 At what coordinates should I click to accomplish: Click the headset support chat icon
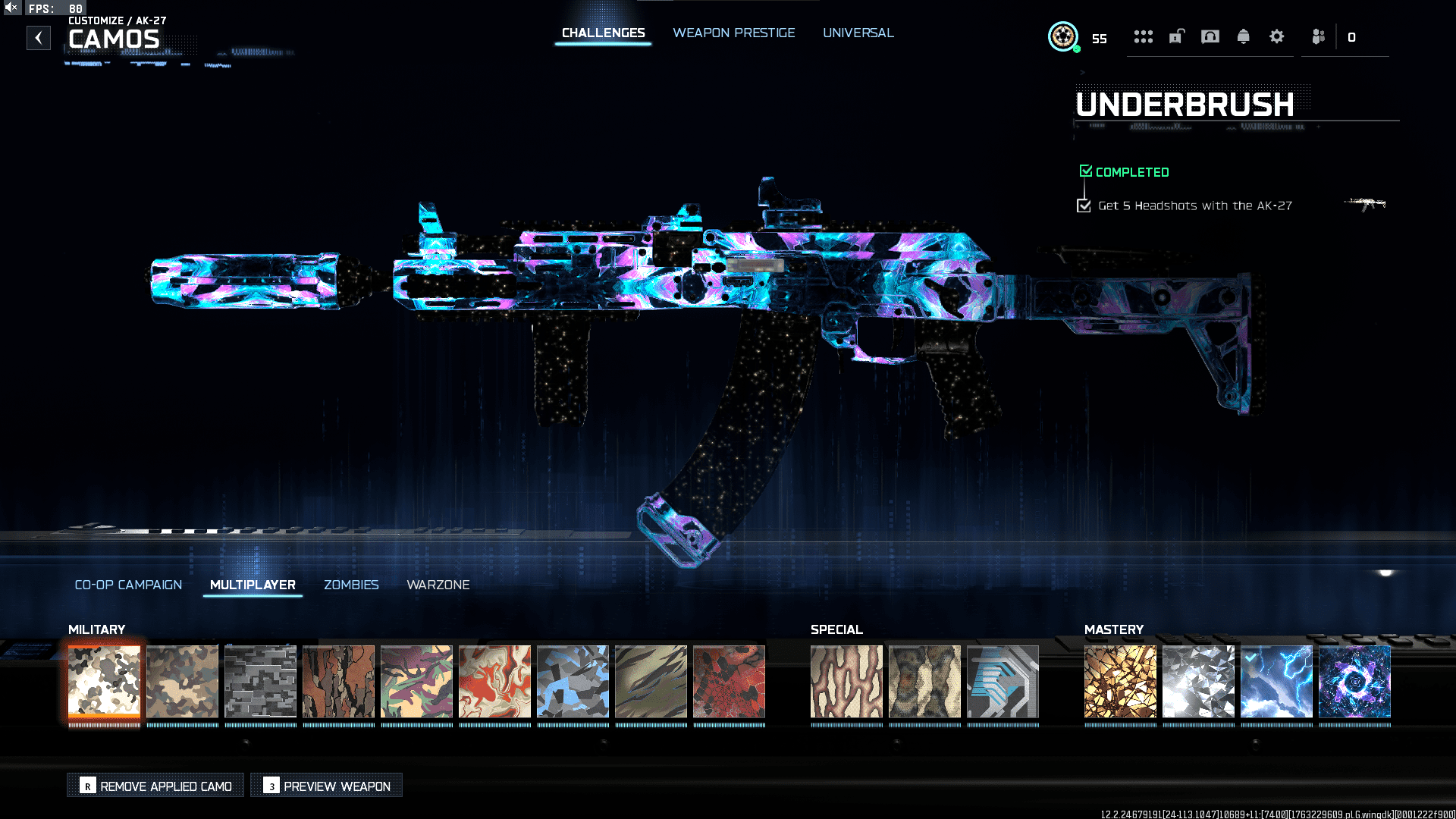tap(1210, 36)
